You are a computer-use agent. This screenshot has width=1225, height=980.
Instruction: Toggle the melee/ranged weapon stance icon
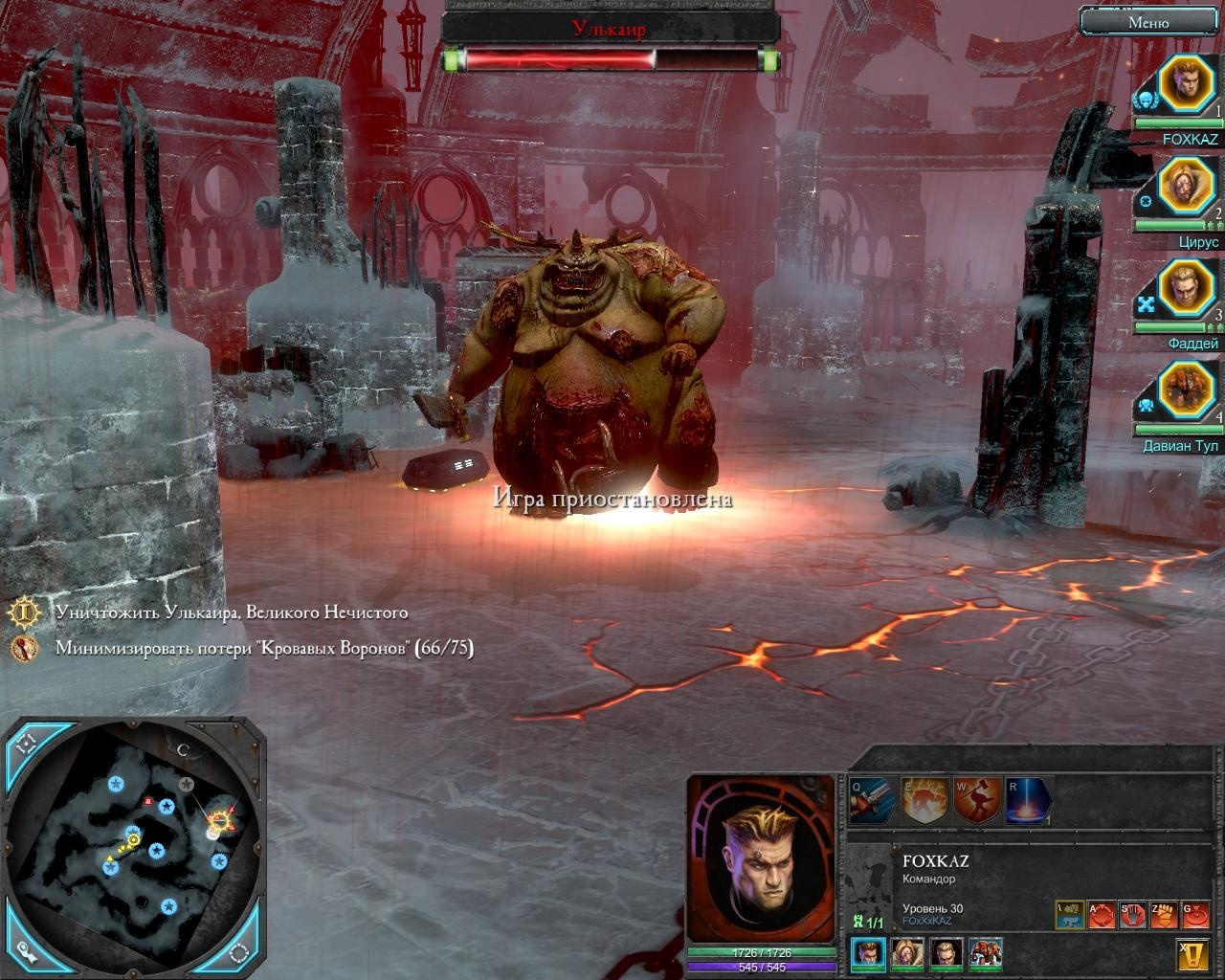pos(1070,915)
